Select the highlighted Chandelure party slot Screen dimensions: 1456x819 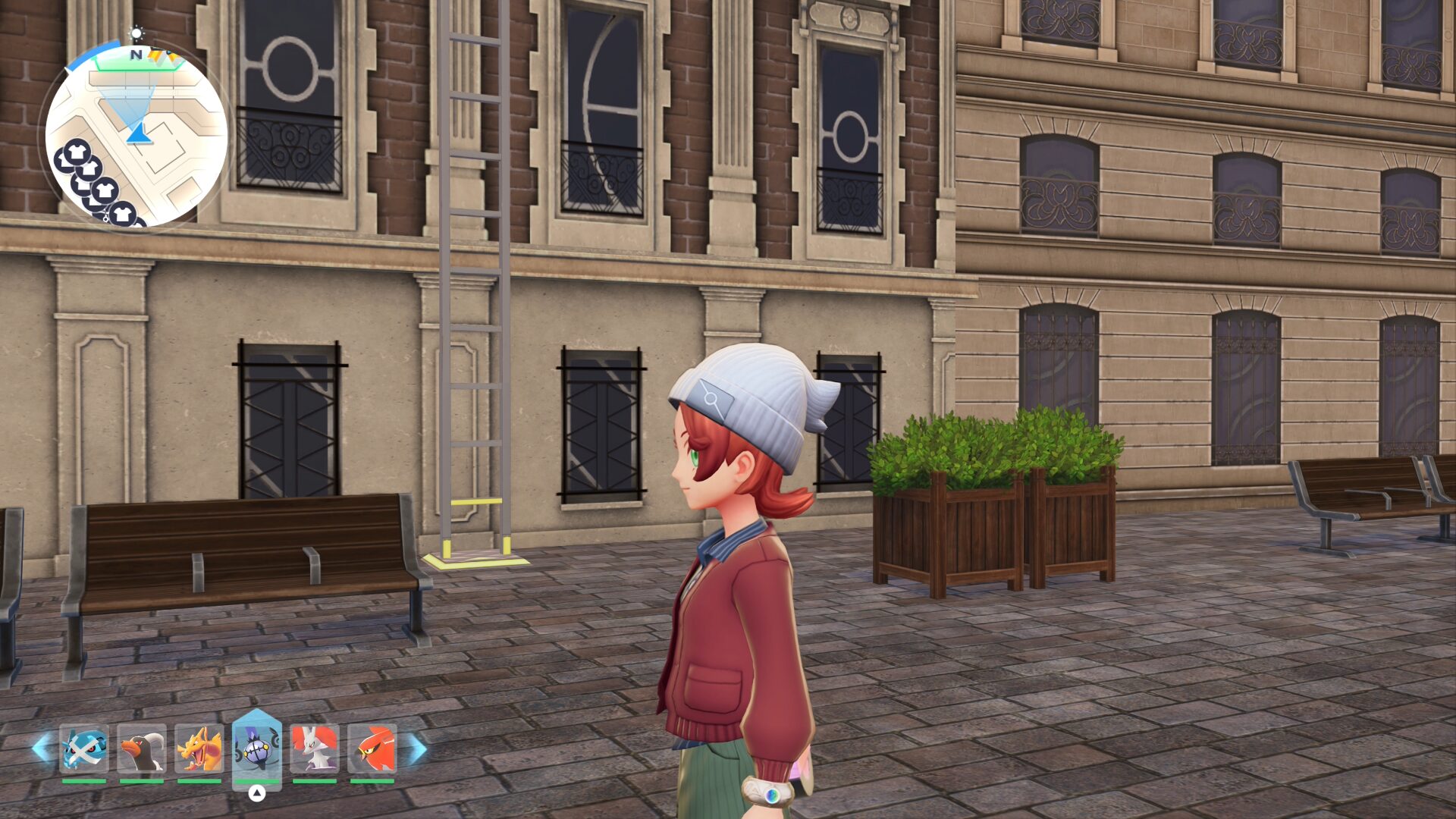(x=257, y=748)
